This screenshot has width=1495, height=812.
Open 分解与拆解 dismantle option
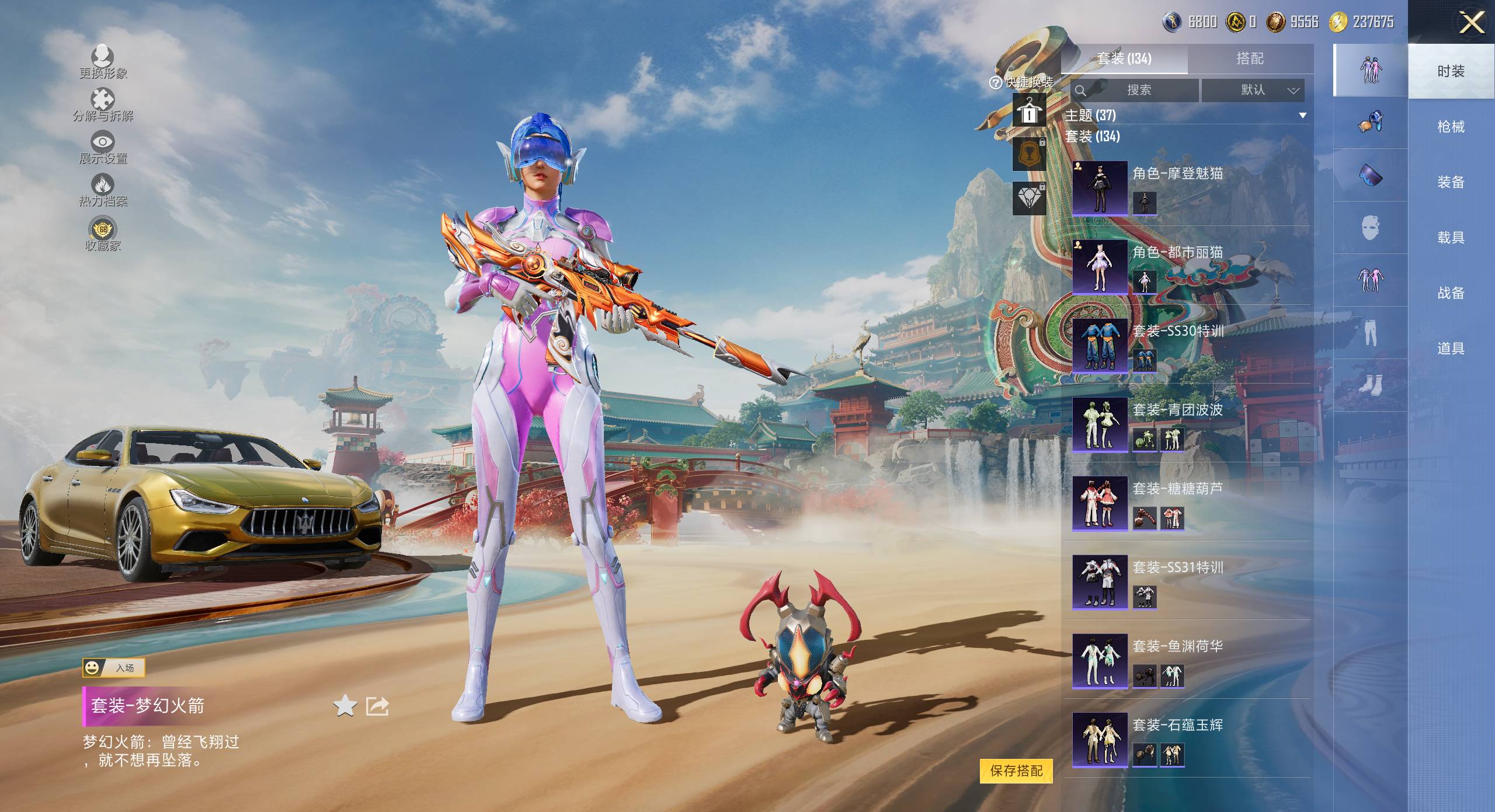point(103,105)
